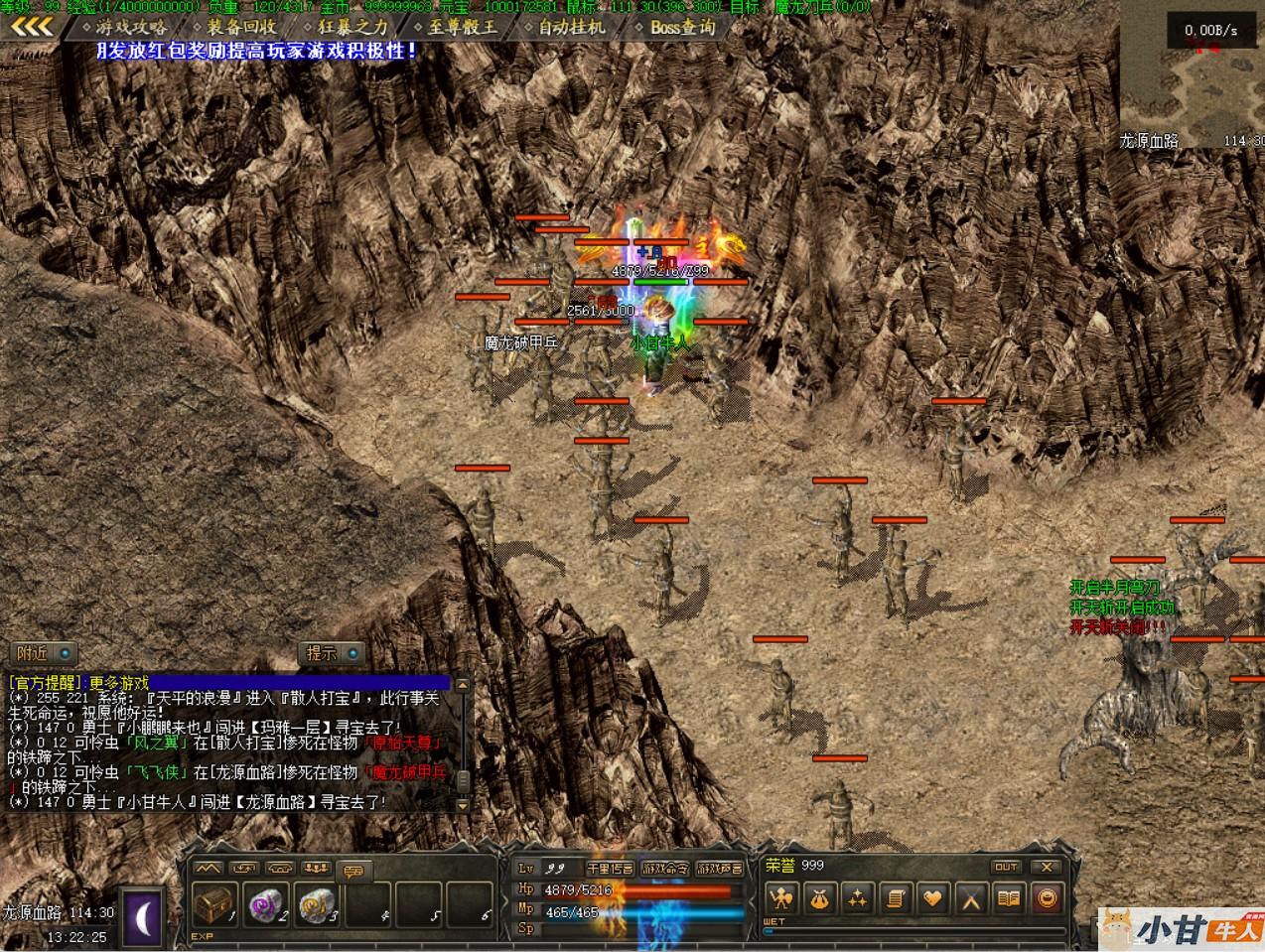This screenshot has height=952, width=1265.
Task: Toggle the 提示 hints button
Action: (333, 653)
